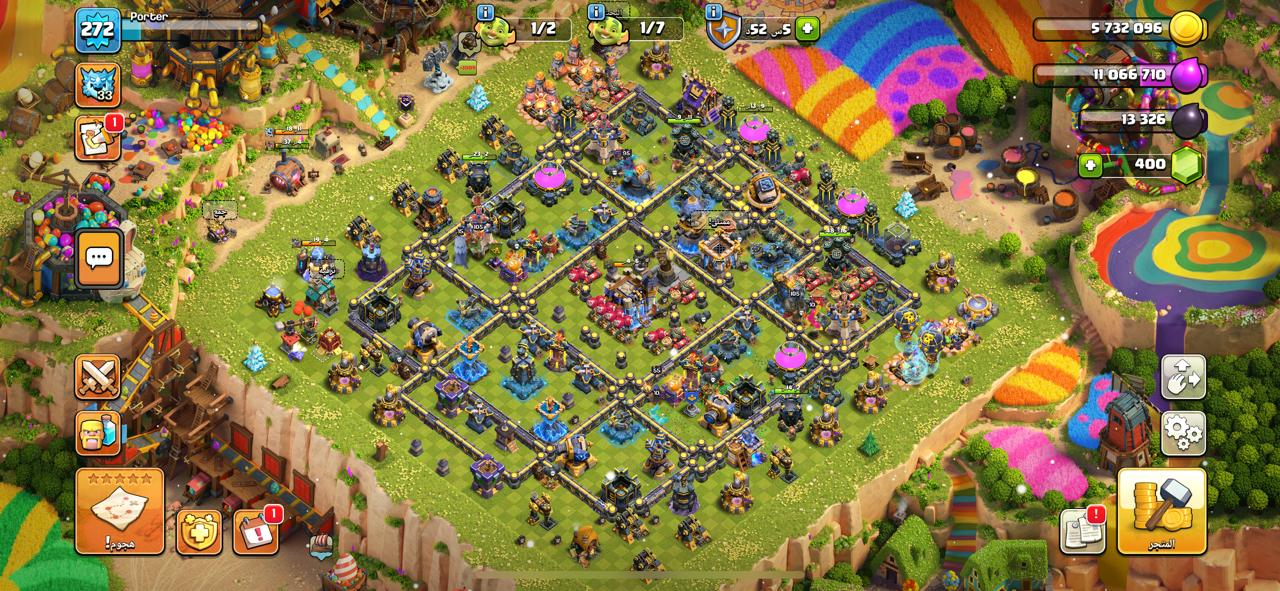This screenshot has height=591, width=1280.
Task: Open the gold shield pass button
Action: coord(199,531)
